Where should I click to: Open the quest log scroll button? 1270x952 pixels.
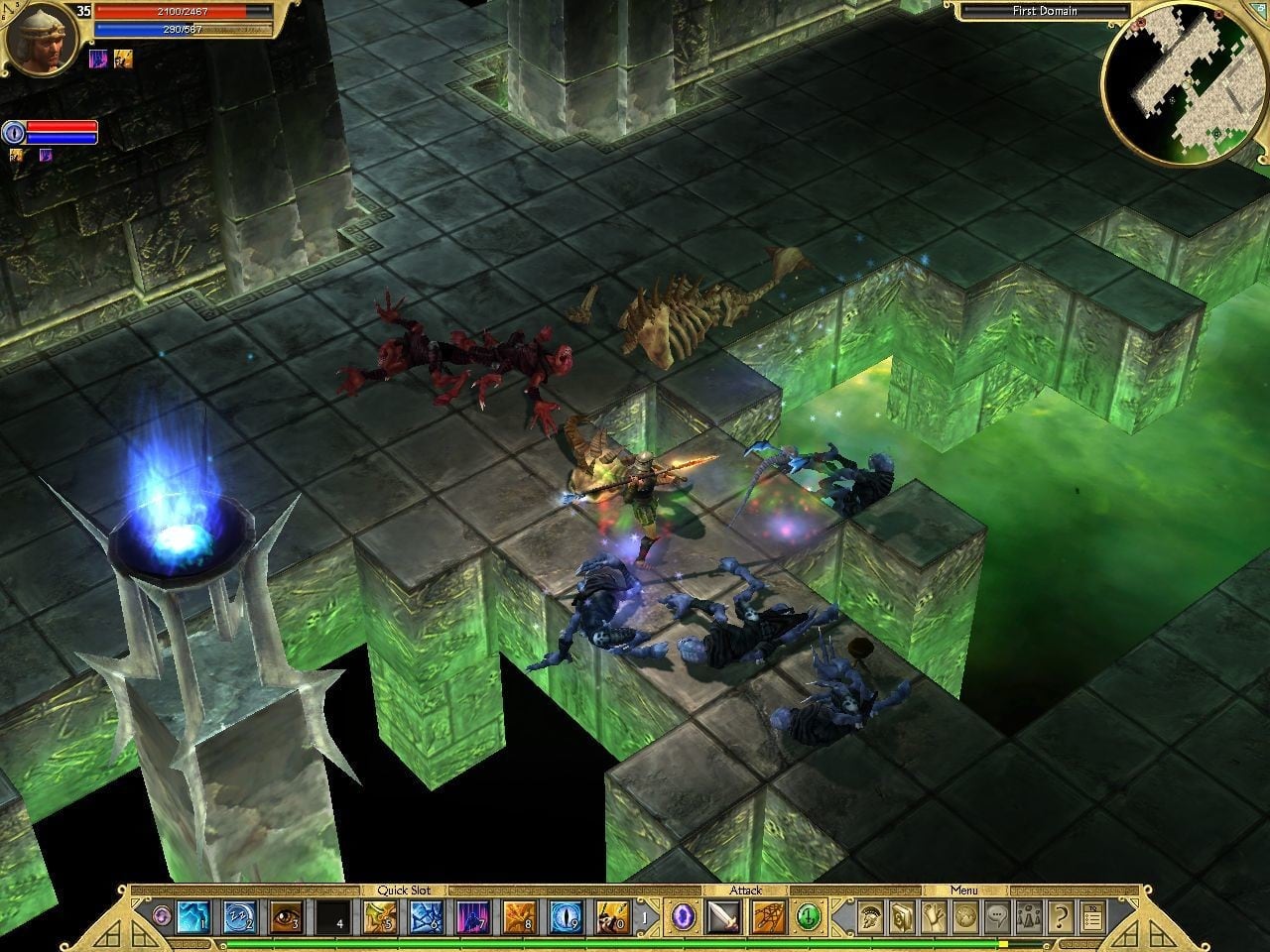coord(933,917)
